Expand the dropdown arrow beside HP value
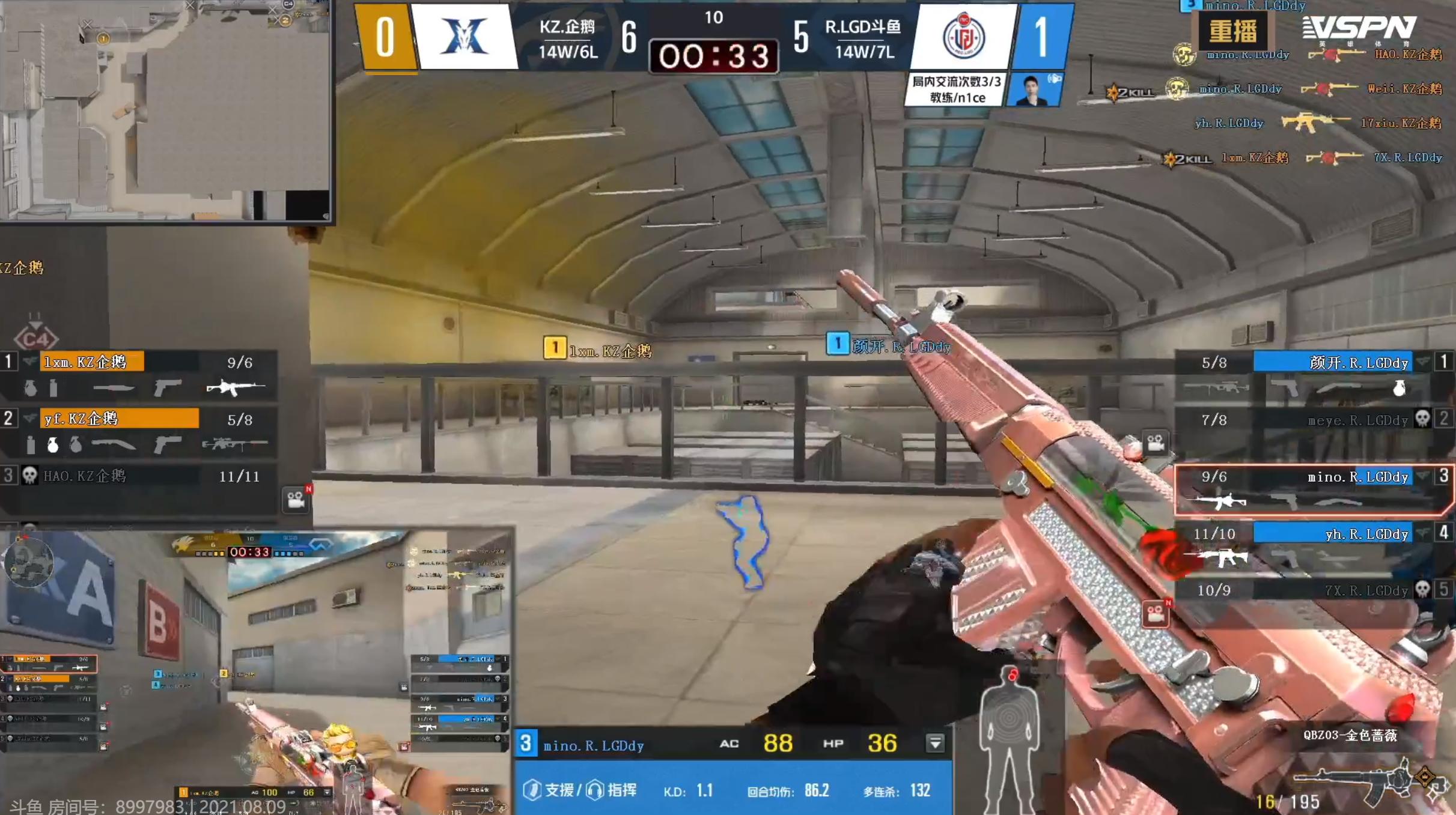Image resolution: width=1456 pixels, height=815 pixels. [x=935, y=744]
